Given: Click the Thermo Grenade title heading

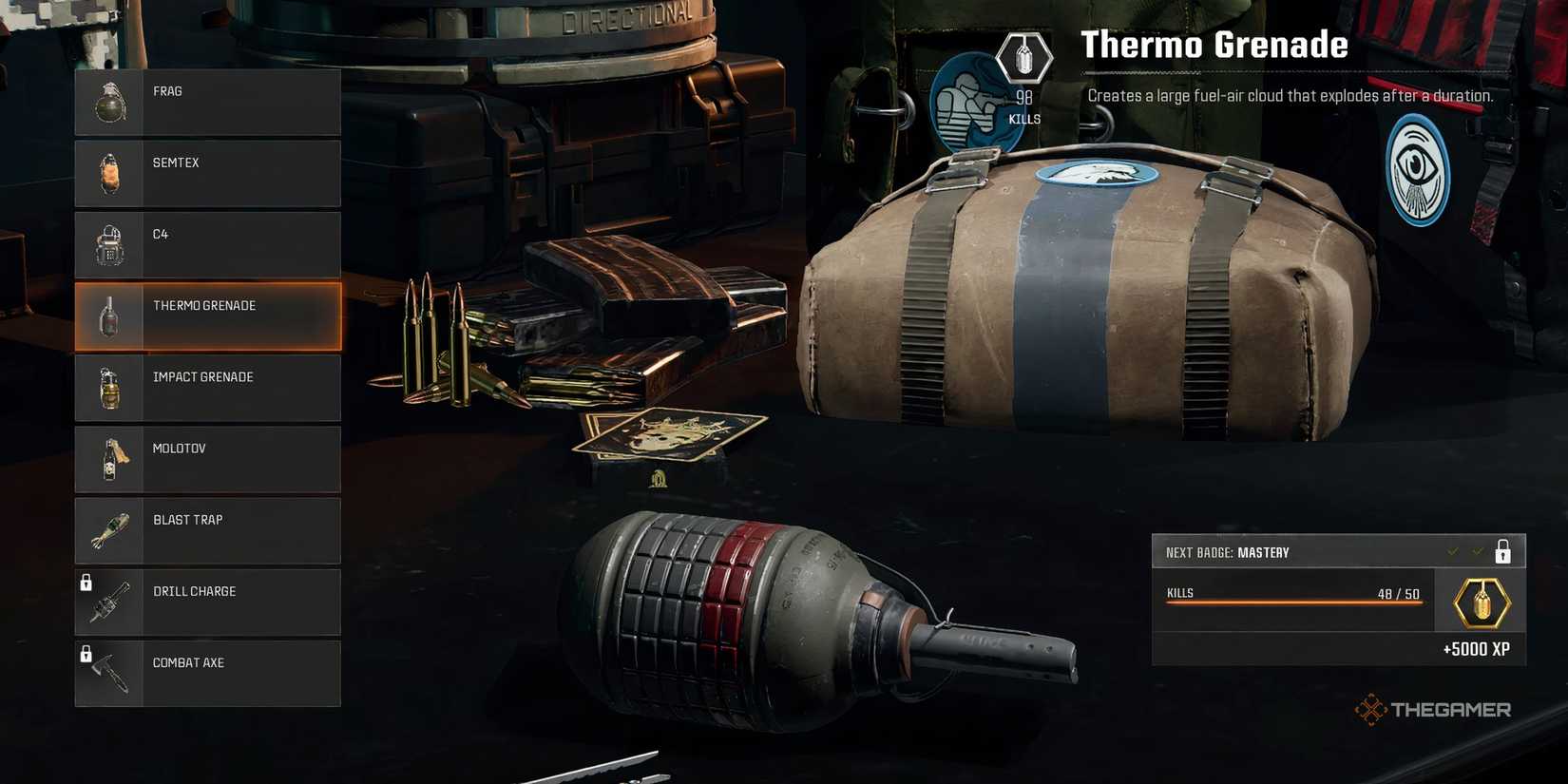Looking at the screenshot, I should point(1214,44).
